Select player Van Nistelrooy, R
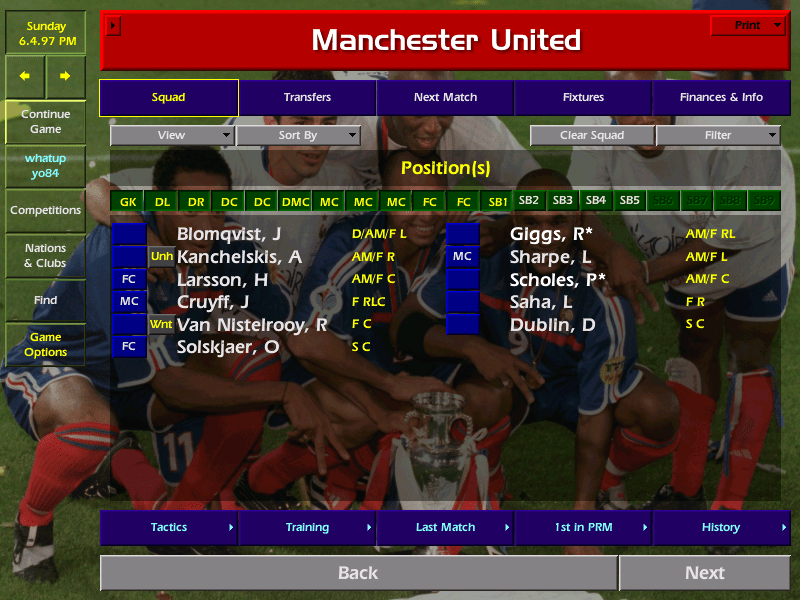Viewport: 800px width, 600px height. (252, 325)
